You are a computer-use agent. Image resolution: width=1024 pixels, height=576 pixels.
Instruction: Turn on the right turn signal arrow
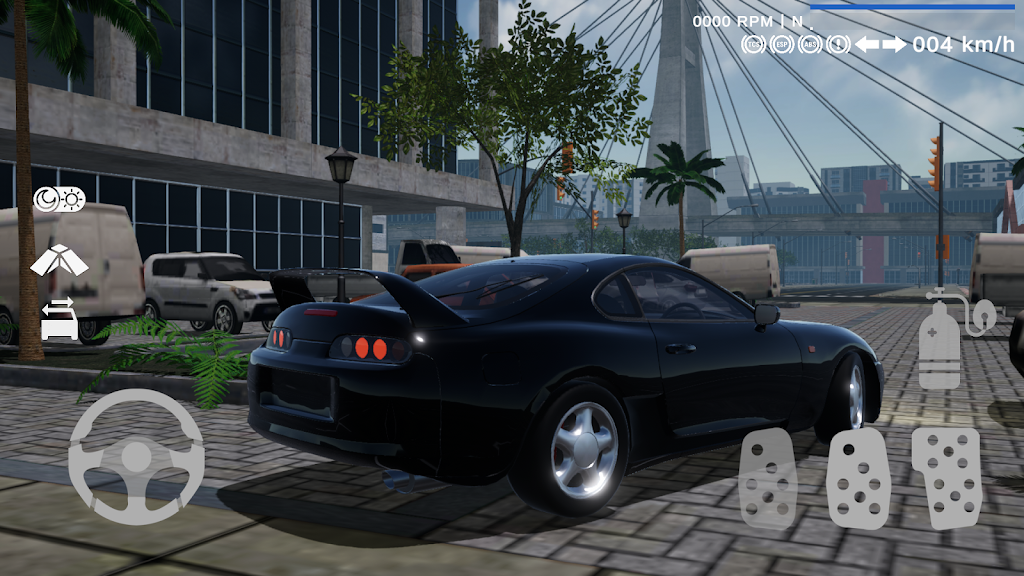click(x=894, y=44)
